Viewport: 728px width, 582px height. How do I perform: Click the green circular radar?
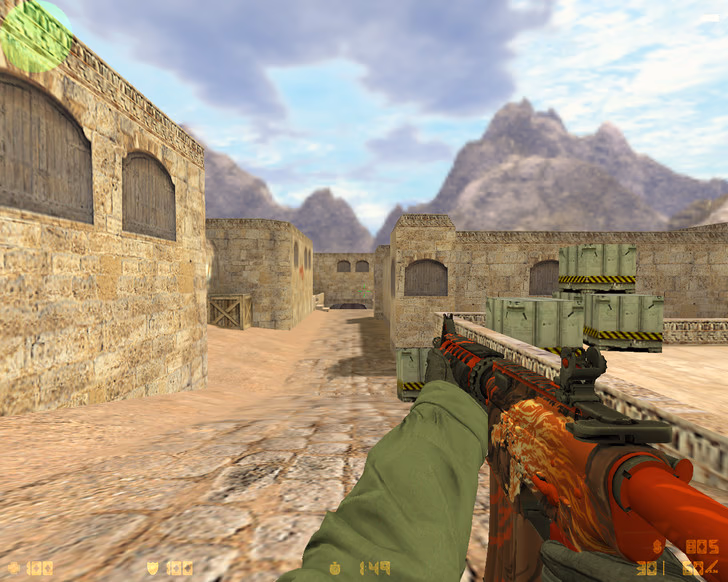coord(36,36)
